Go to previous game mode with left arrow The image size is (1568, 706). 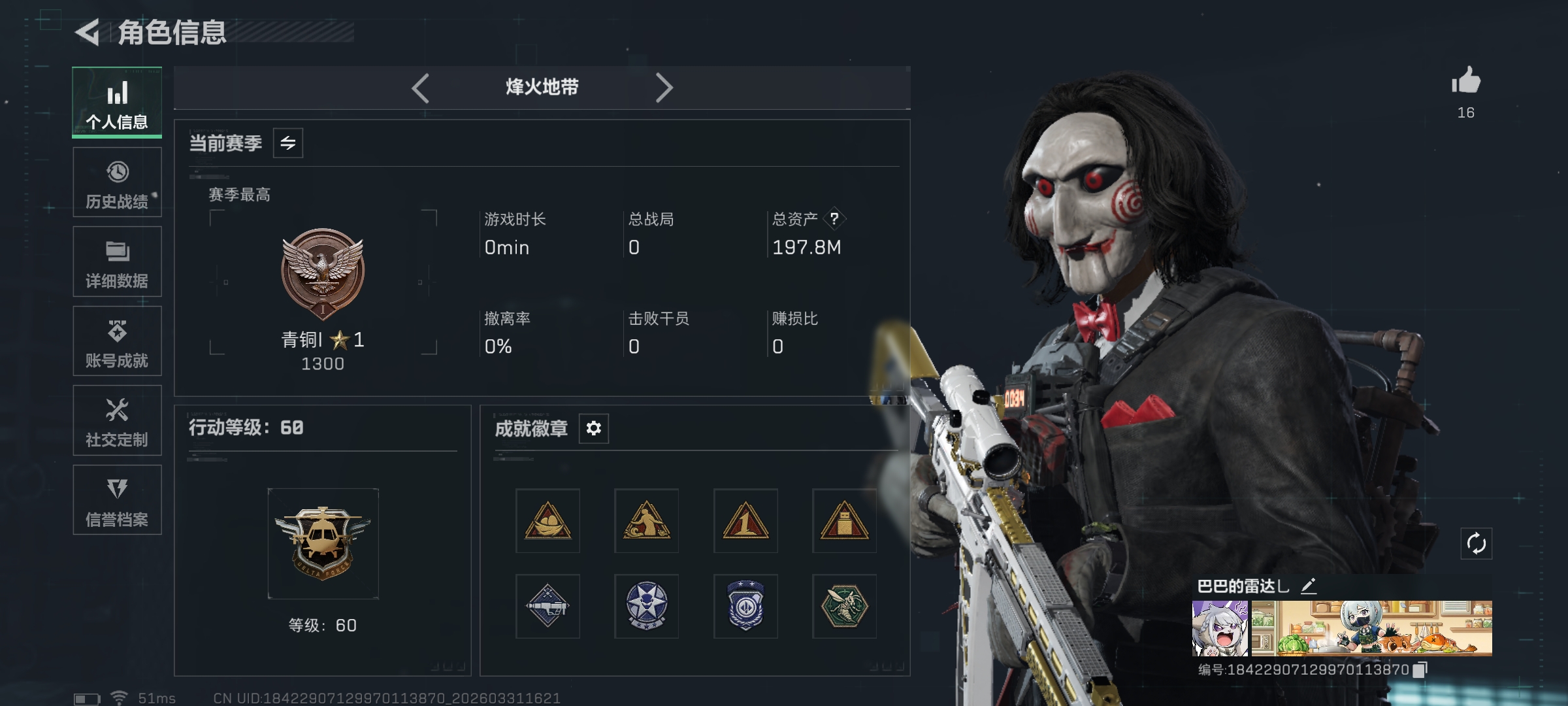click(x=421, y=88)
